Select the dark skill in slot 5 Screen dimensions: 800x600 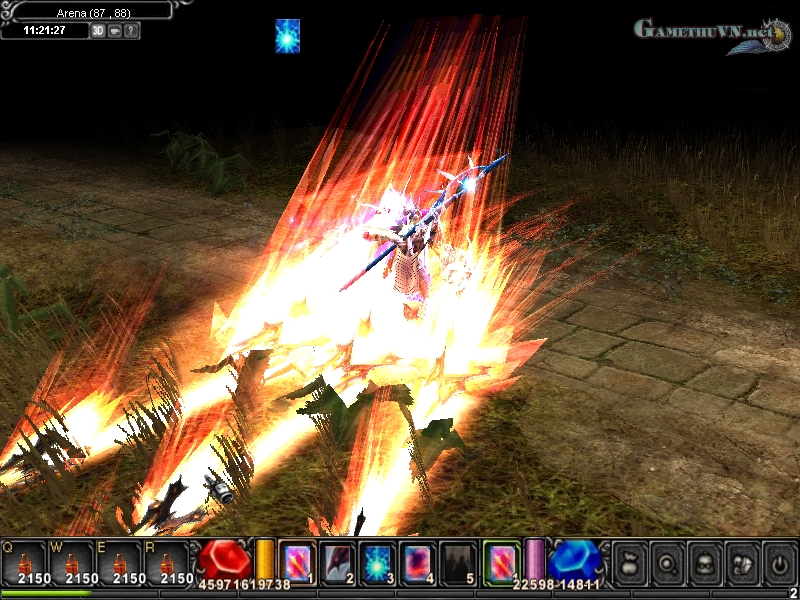pos(459,562)
